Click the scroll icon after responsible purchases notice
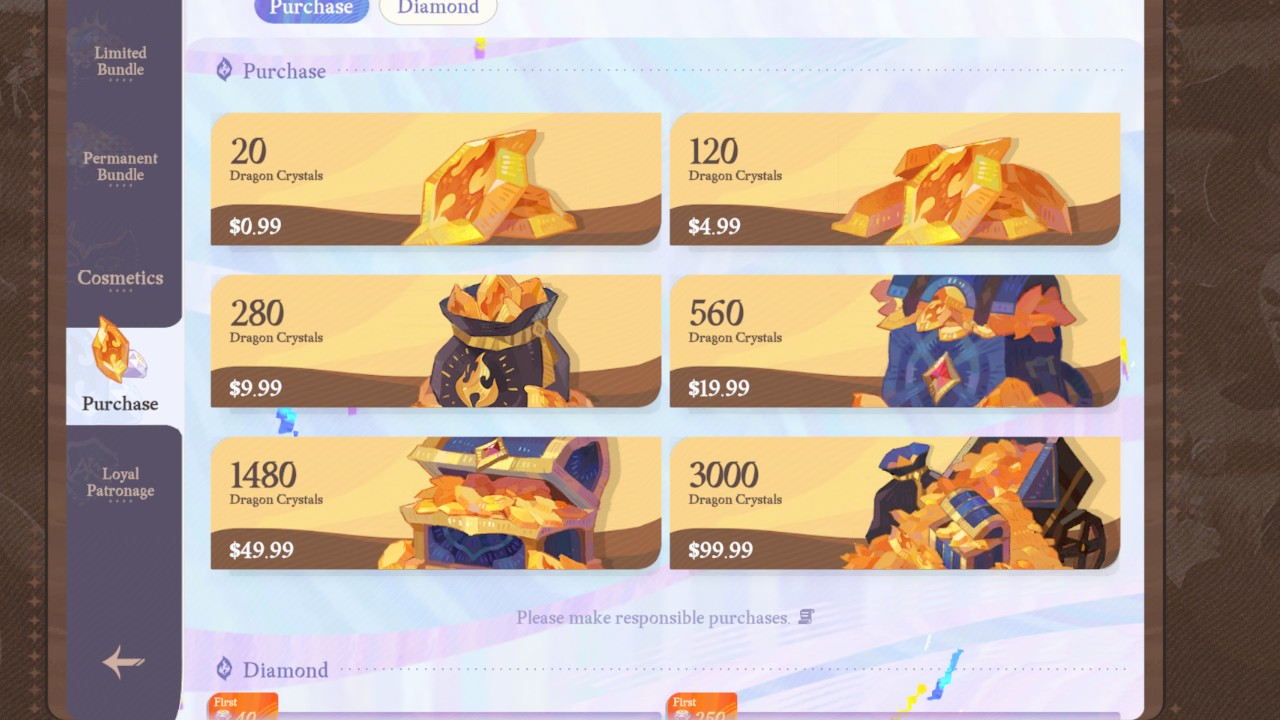 (x=808, y=617)
